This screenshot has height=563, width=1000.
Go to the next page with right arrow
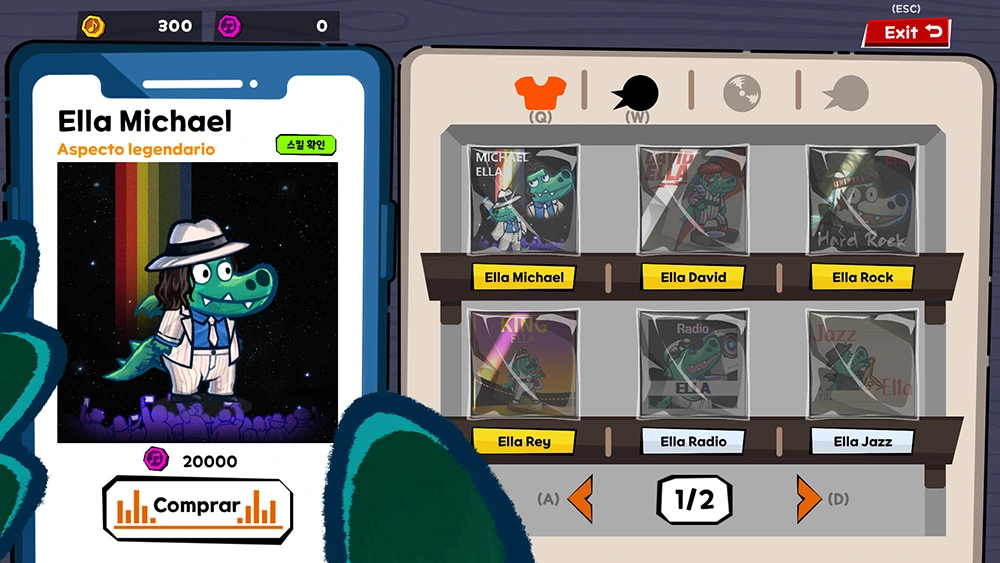pos(808,498)
